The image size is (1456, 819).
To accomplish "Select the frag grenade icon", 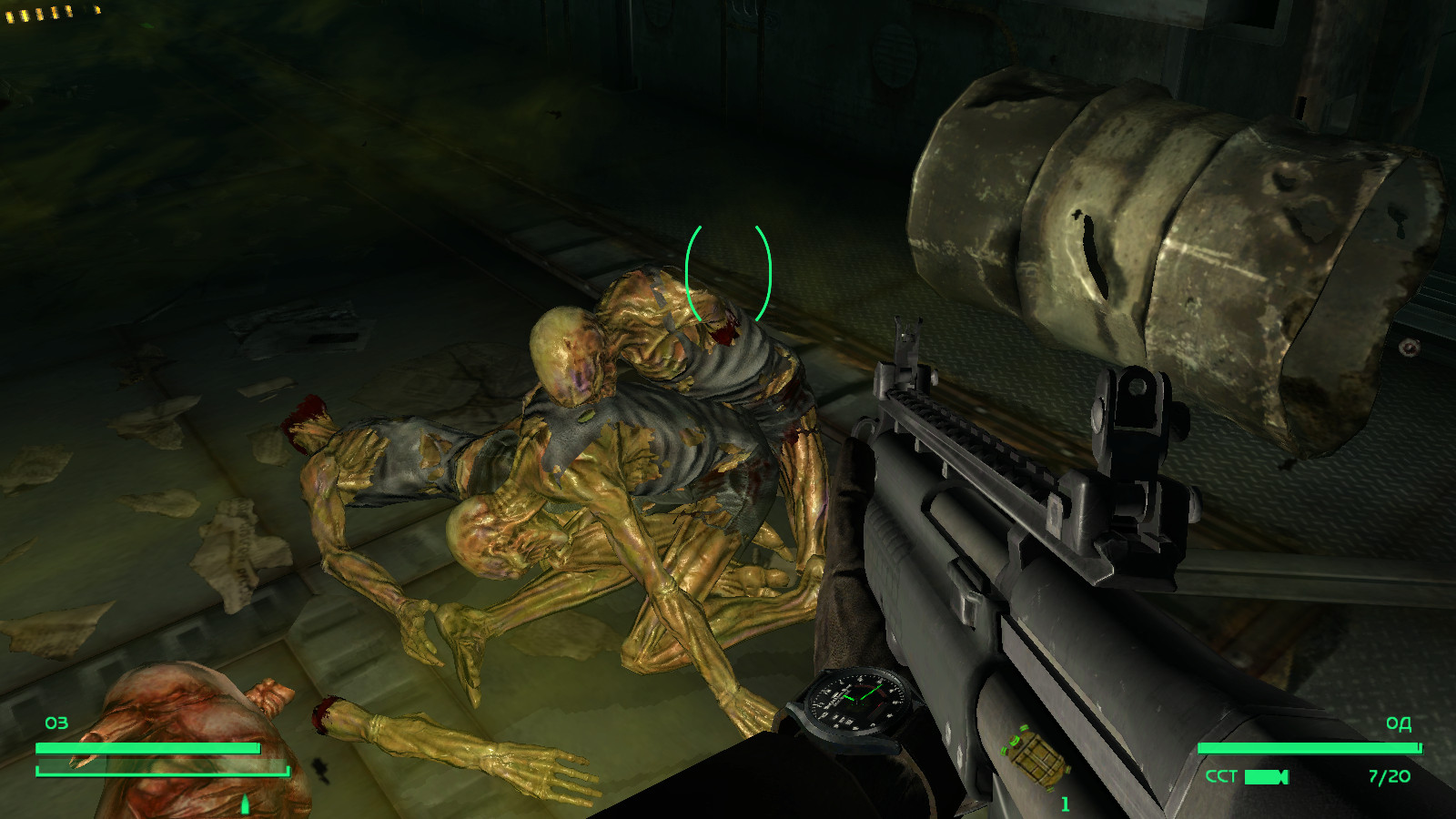I will (x=1034, y=754).
